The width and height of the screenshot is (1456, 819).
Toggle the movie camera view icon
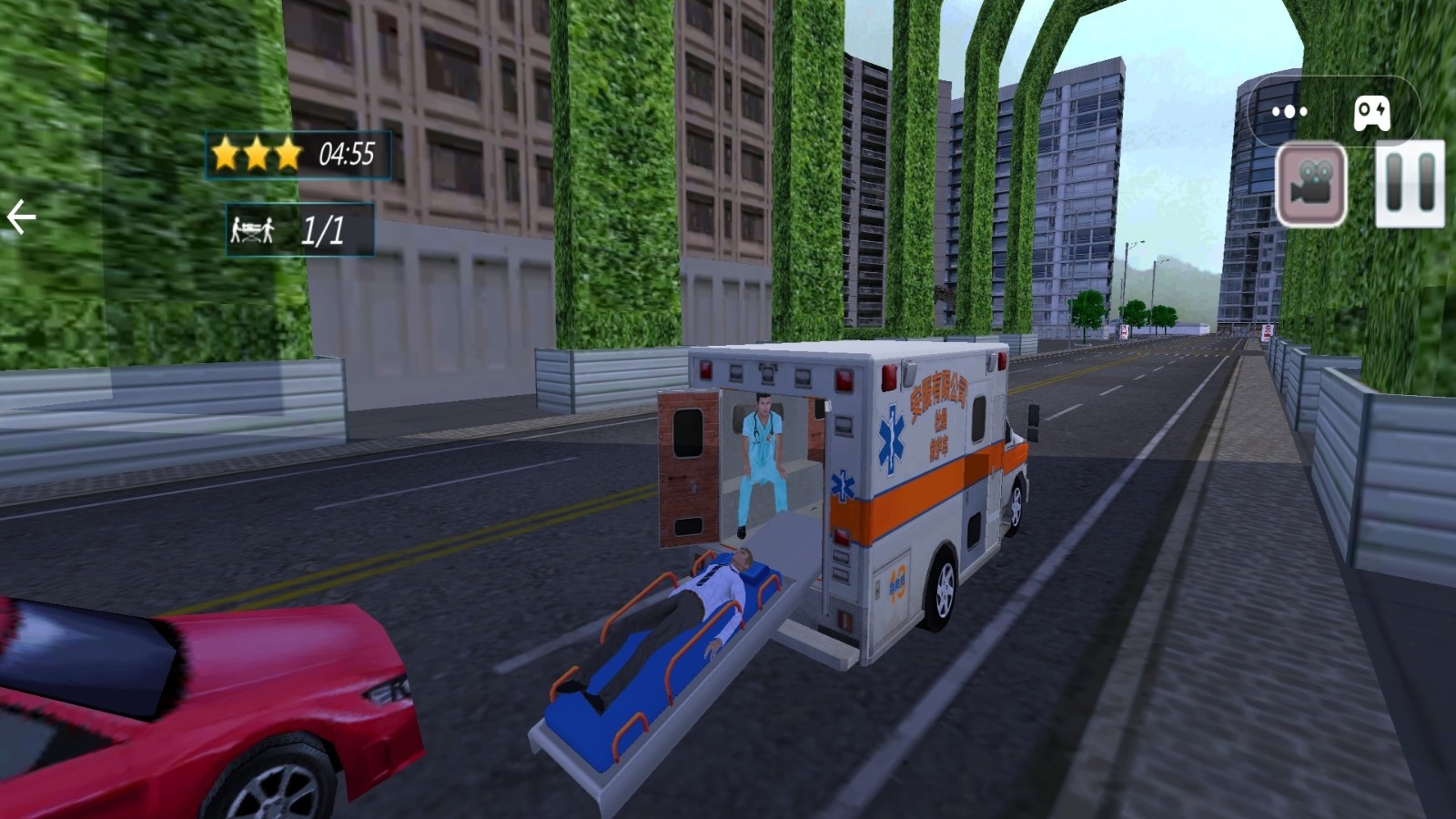[1310, 182]
